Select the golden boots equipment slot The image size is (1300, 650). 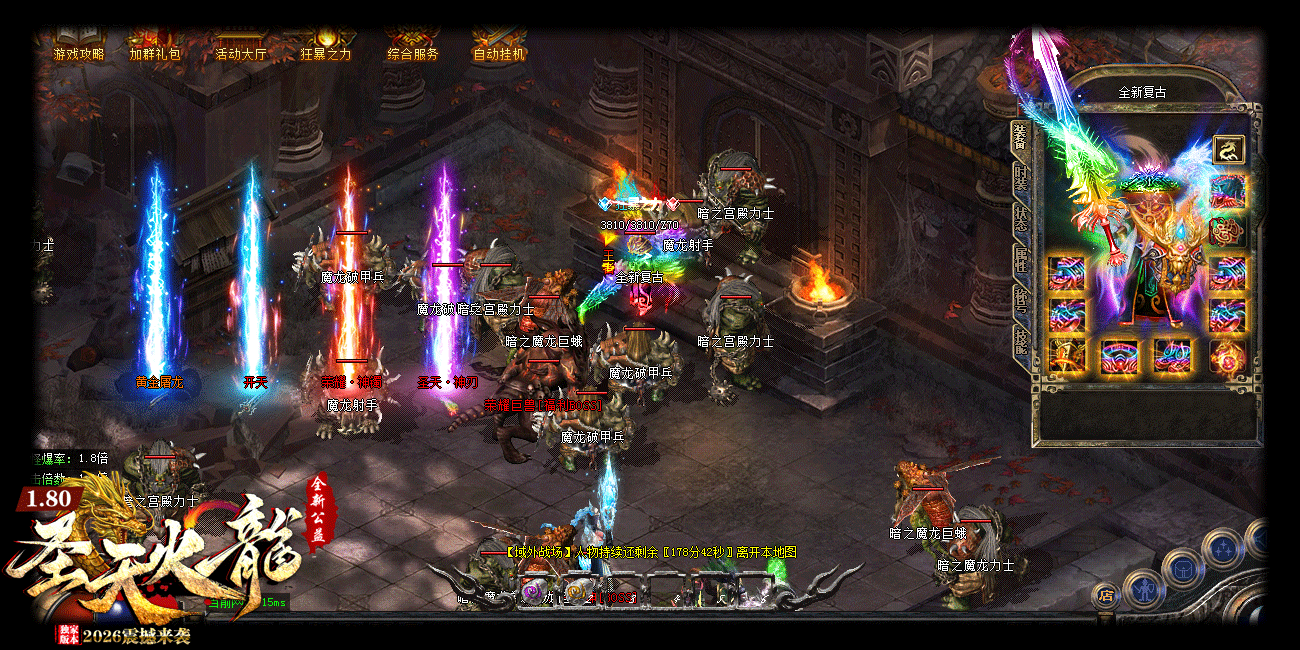point(1066,356)
